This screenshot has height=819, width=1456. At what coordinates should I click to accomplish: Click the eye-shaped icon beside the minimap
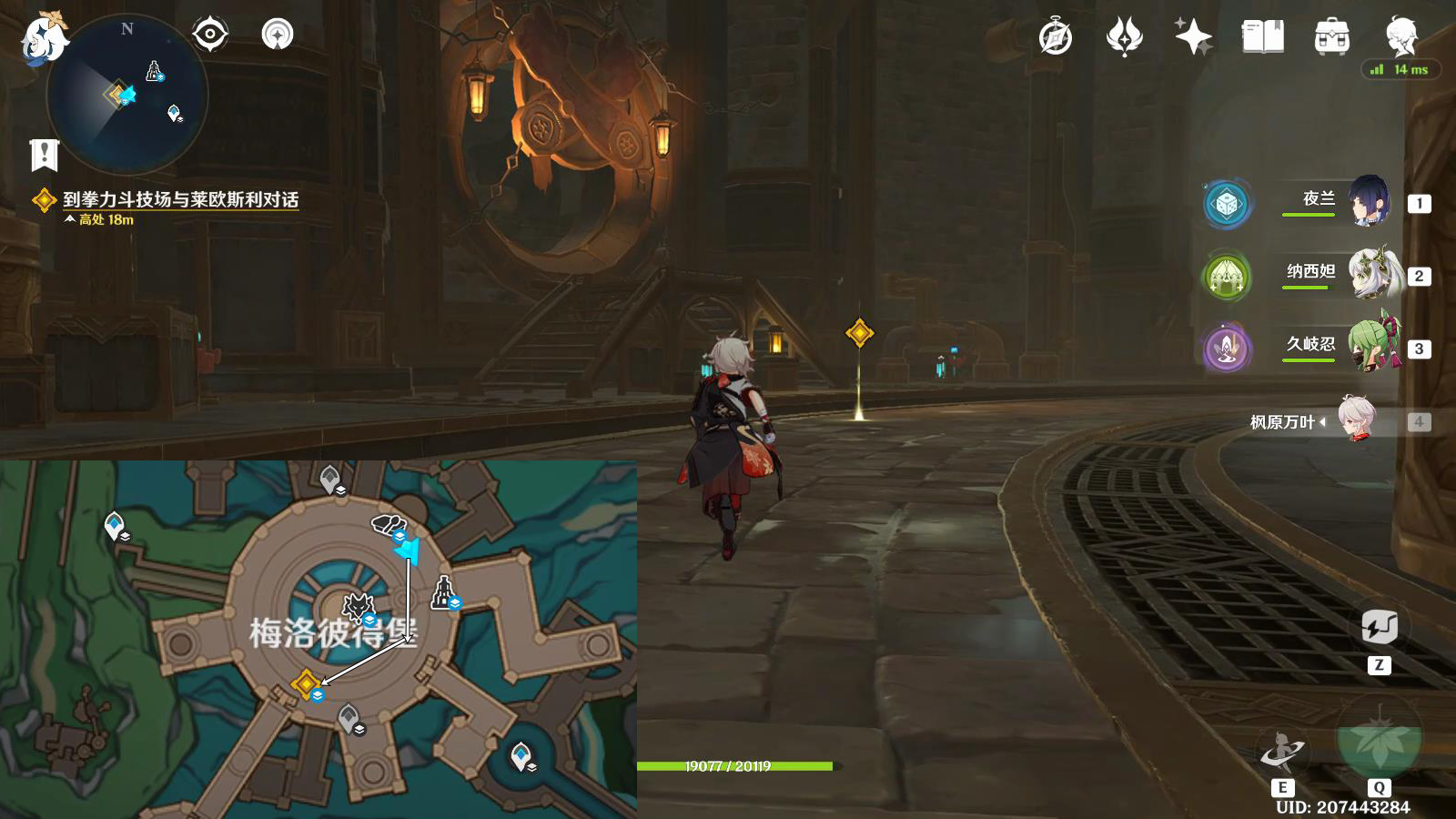pyautogui.click(x=211, y=34)
